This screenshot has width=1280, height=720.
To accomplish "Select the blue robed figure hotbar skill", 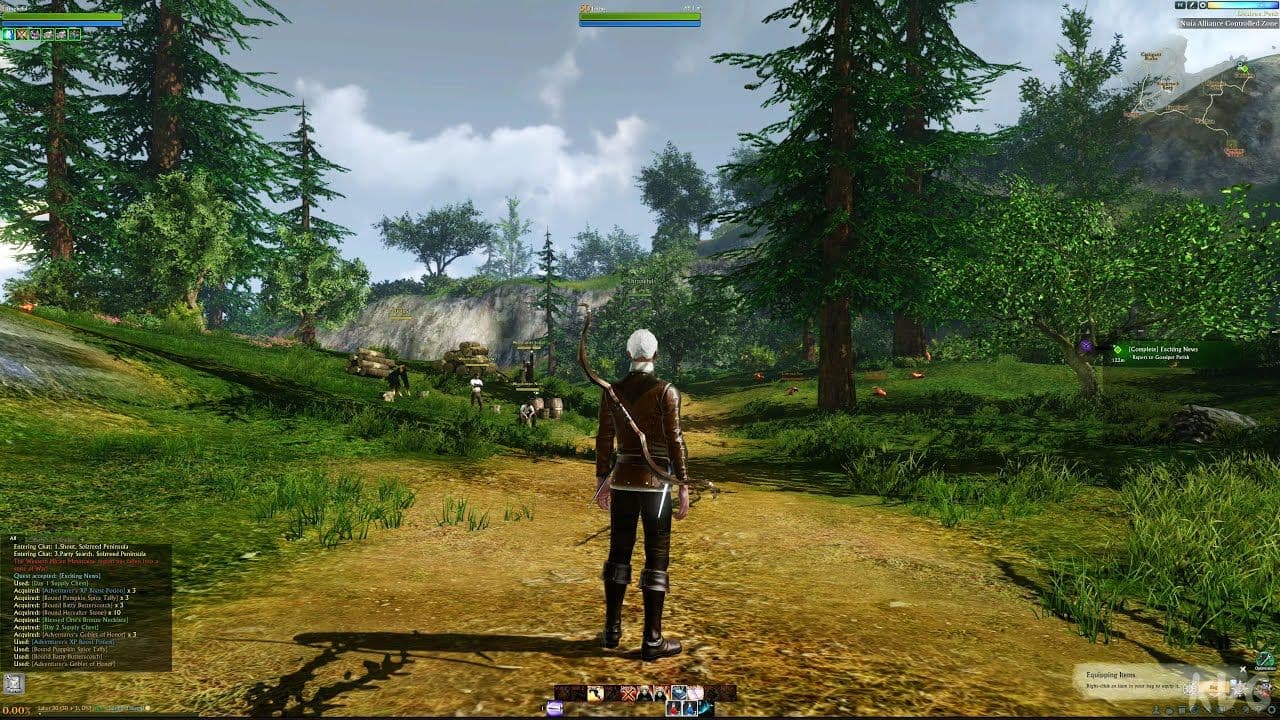I will point(691,709).
